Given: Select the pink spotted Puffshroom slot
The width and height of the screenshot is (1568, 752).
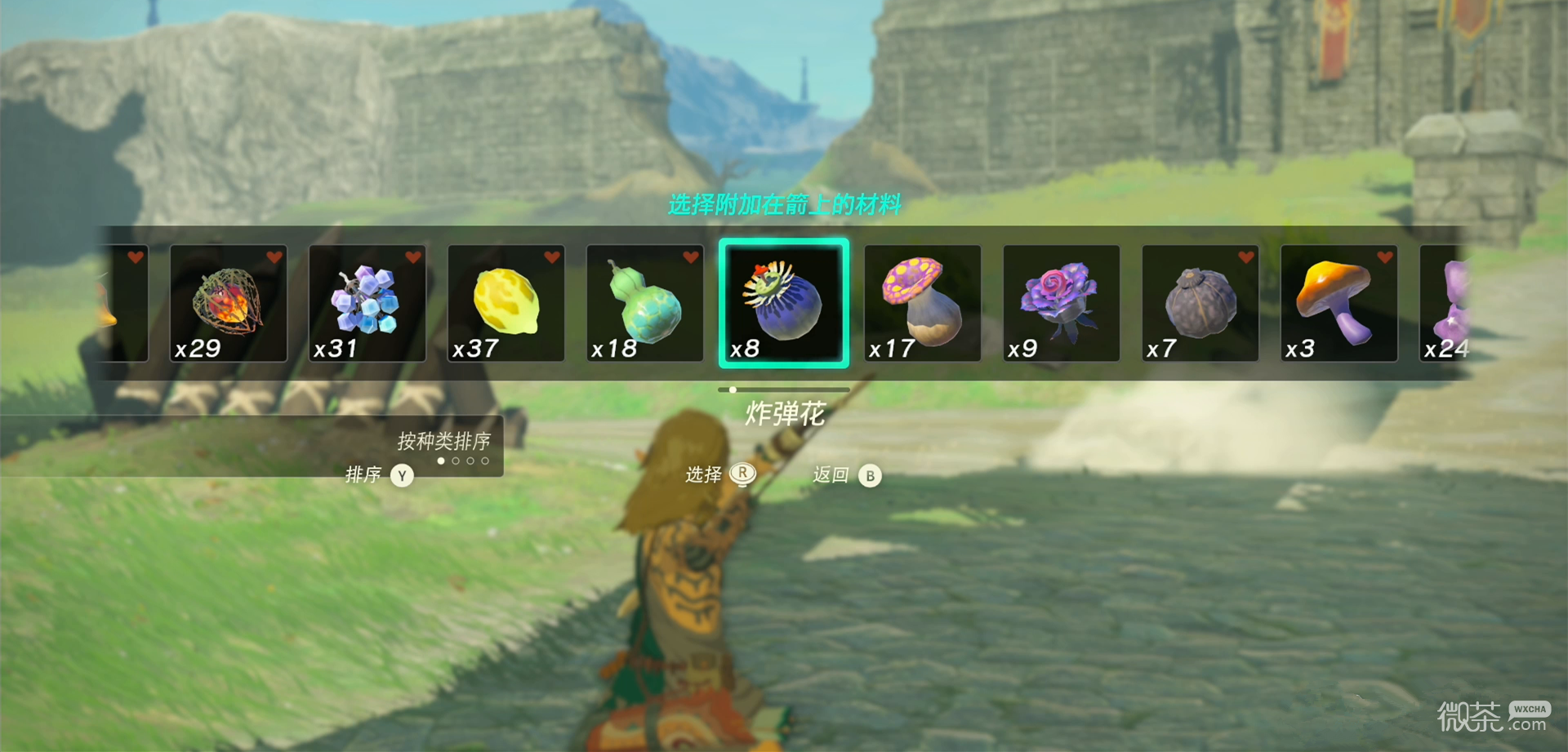Looking at the screenshot, I should pyautogui.click(x=922, y=304).
